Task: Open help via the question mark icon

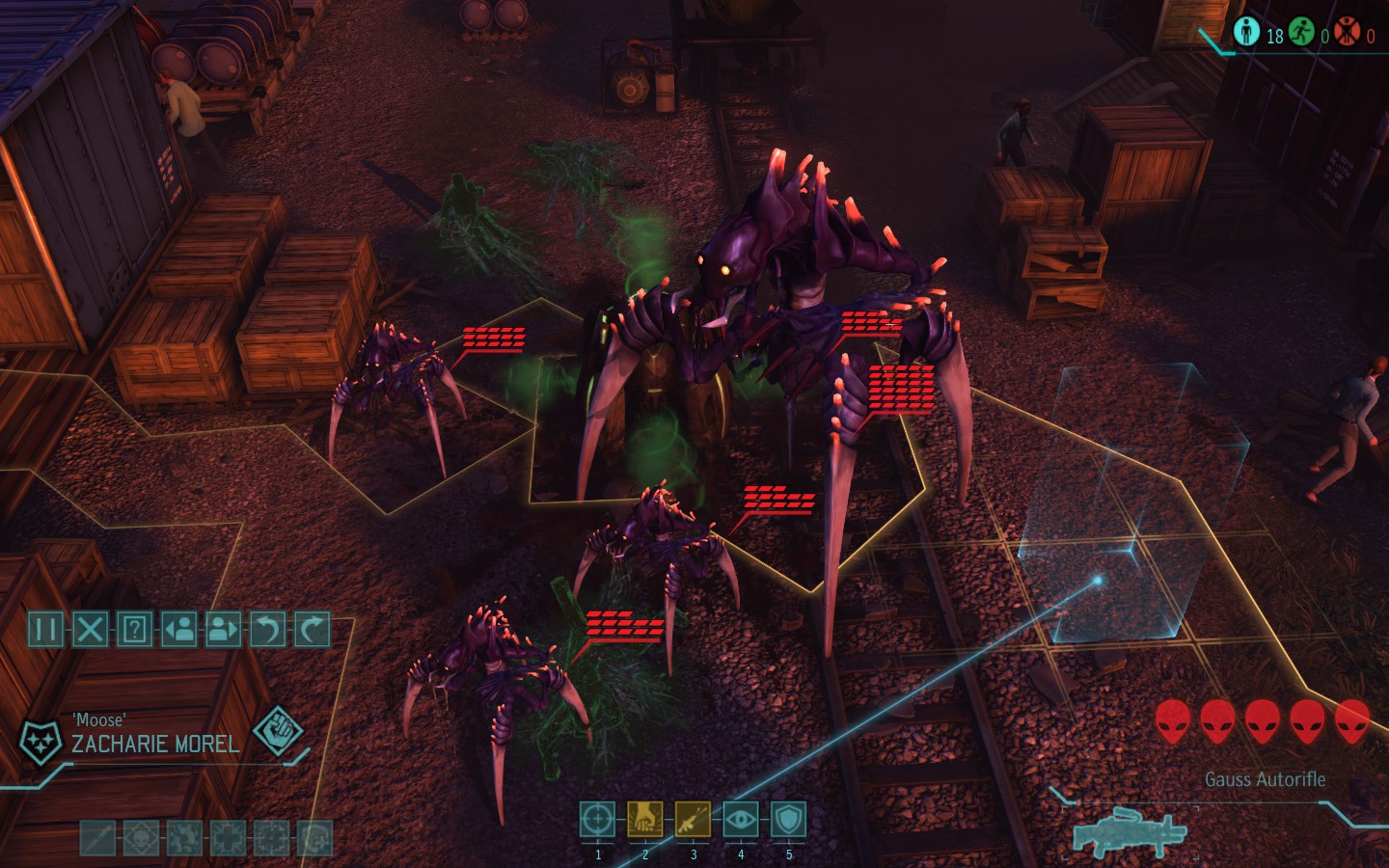Action: [136, 628]
